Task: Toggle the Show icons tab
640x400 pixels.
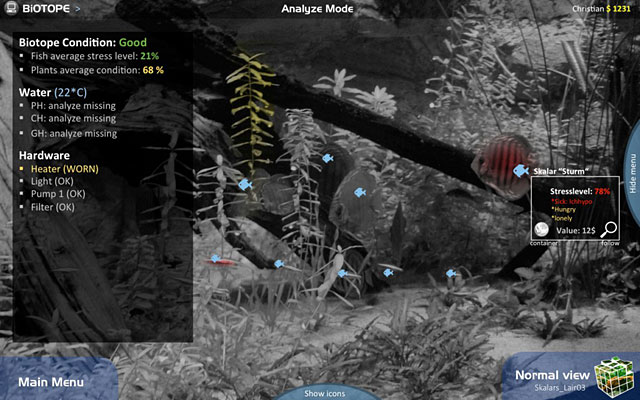Action: coord(324,393)
